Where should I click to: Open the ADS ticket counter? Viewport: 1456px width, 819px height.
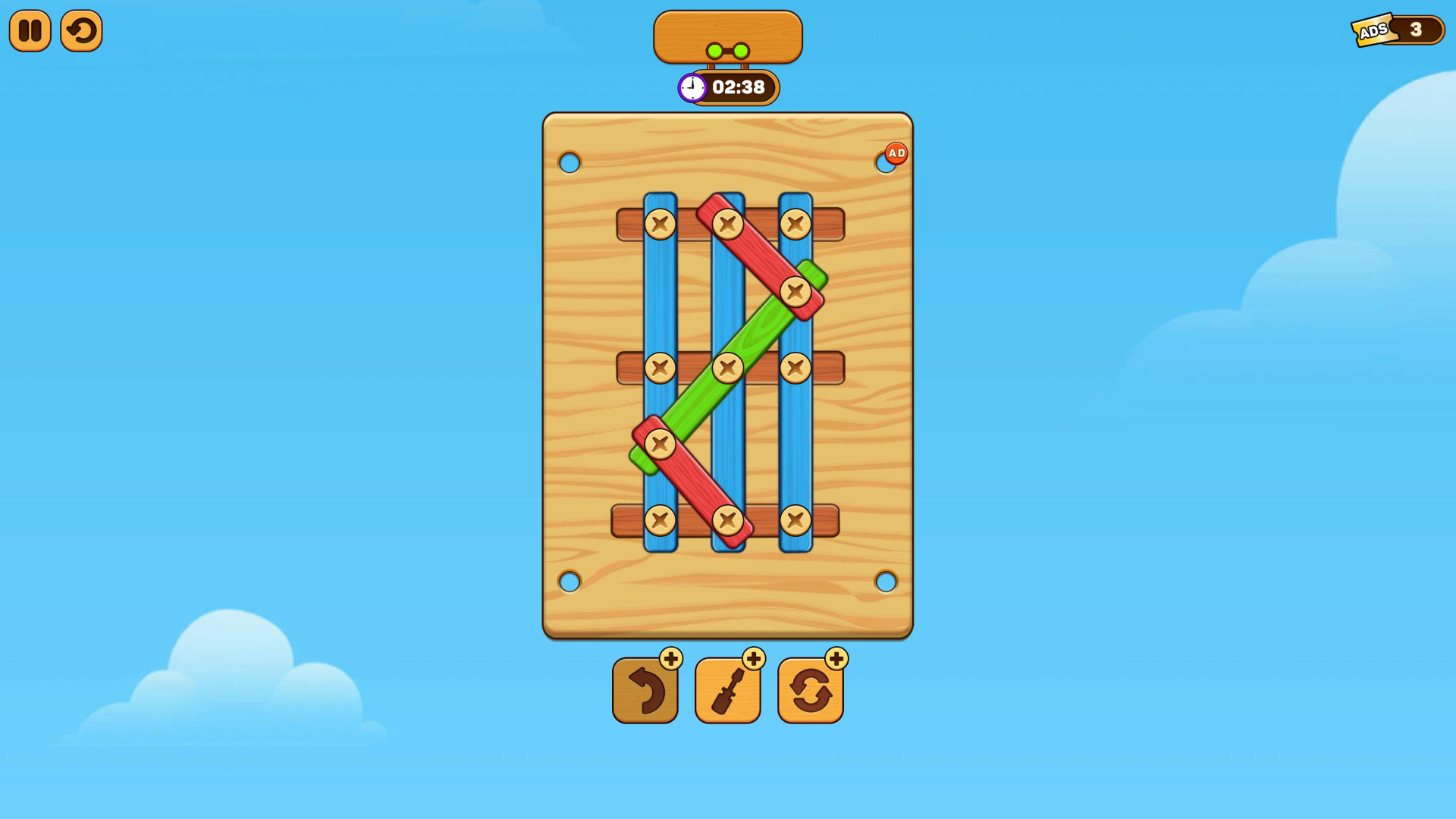click(x=1399, y=30)
